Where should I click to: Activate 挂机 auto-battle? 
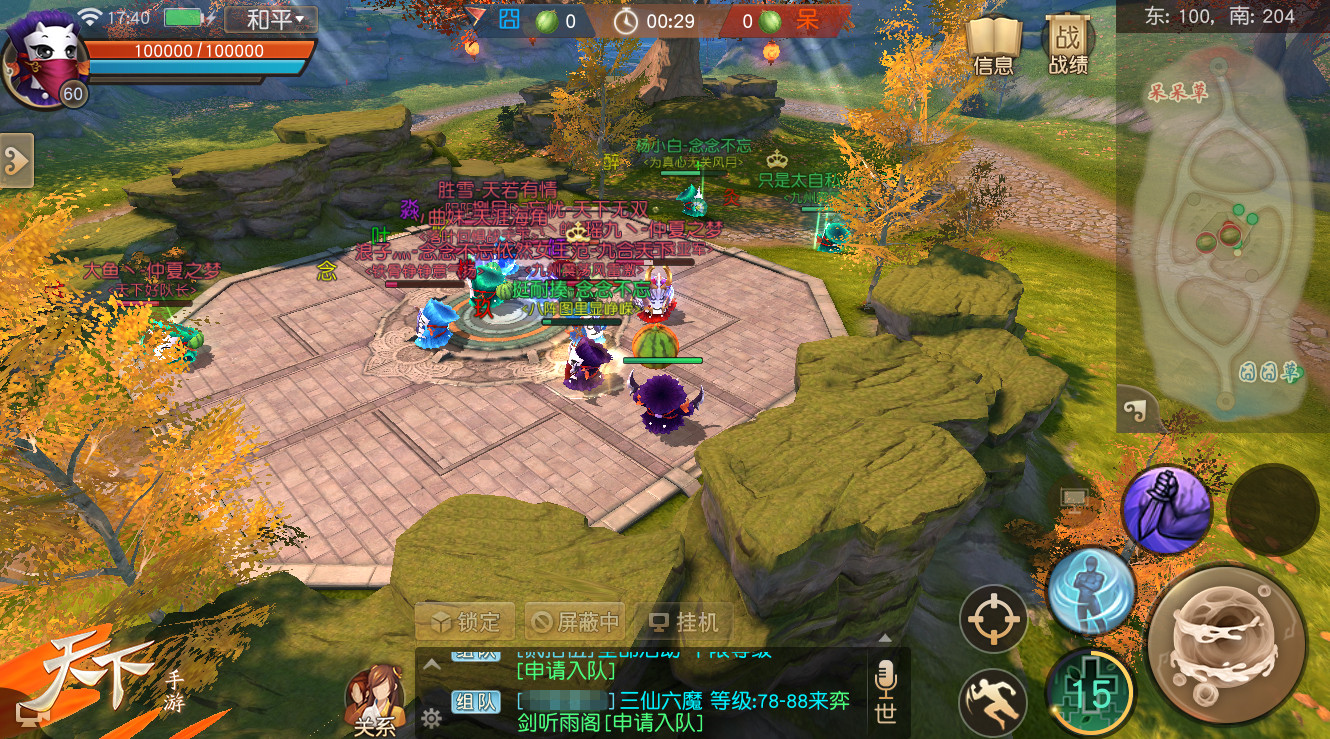(x=685, y=622)
